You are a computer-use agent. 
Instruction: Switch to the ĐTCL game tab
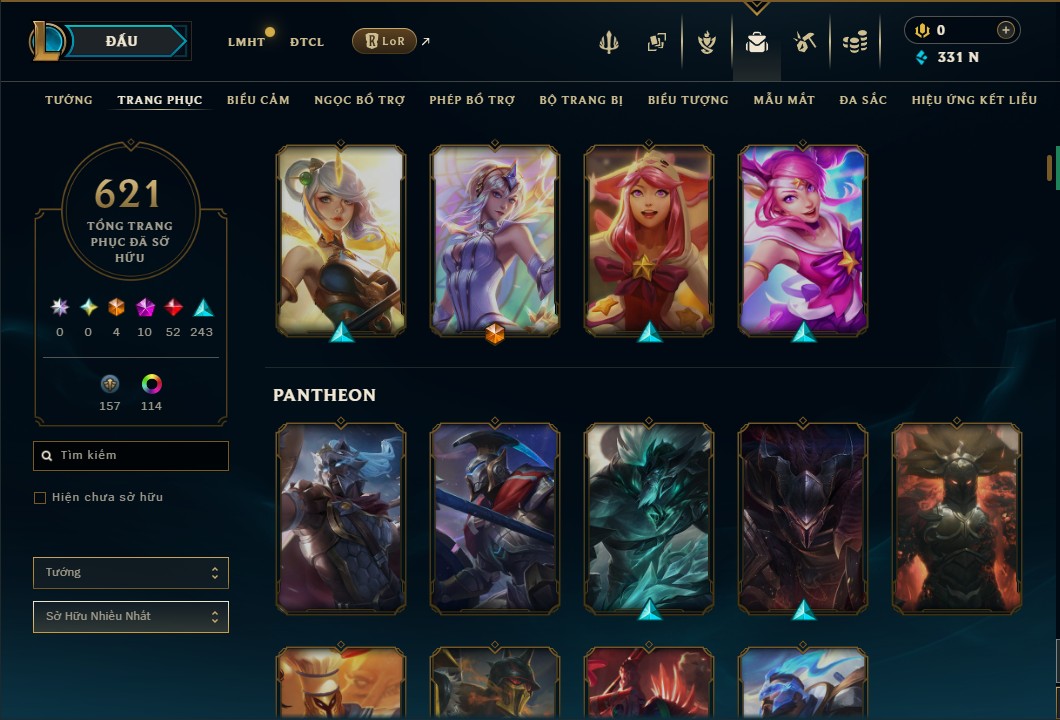[307, 42]
